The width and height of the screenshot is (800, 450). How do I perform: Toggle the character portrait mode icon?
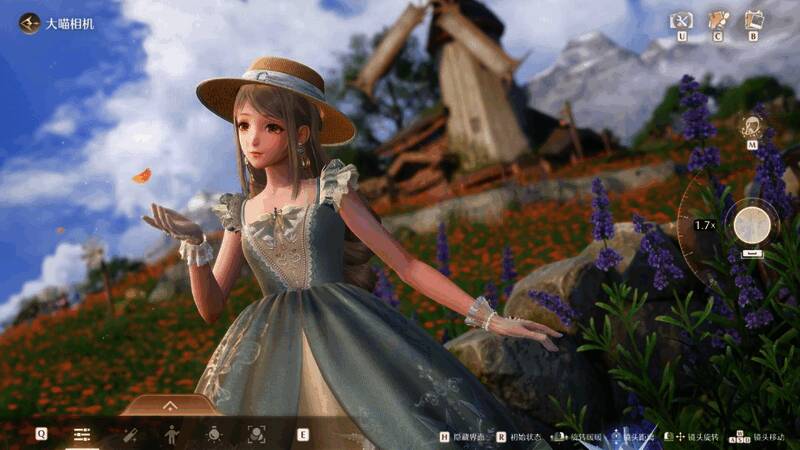[750, 128]
